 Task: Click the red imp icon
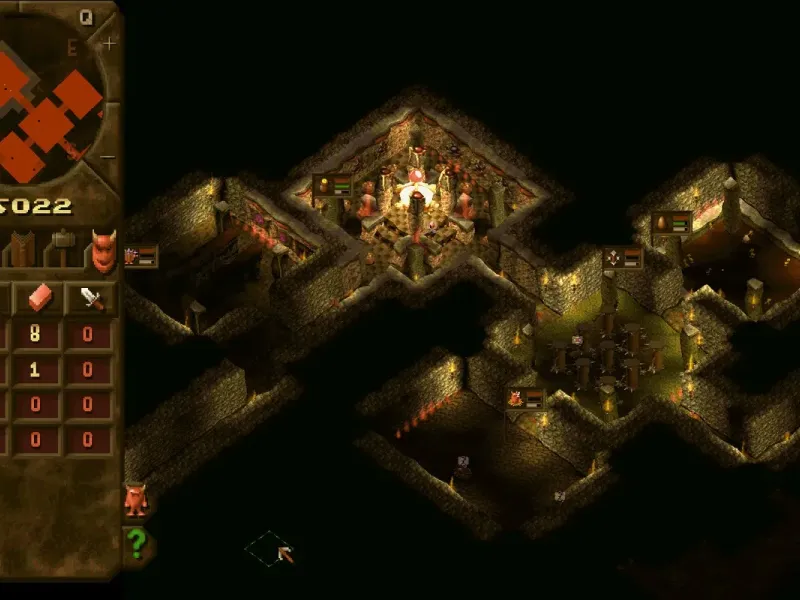click(x=135, y=499)
